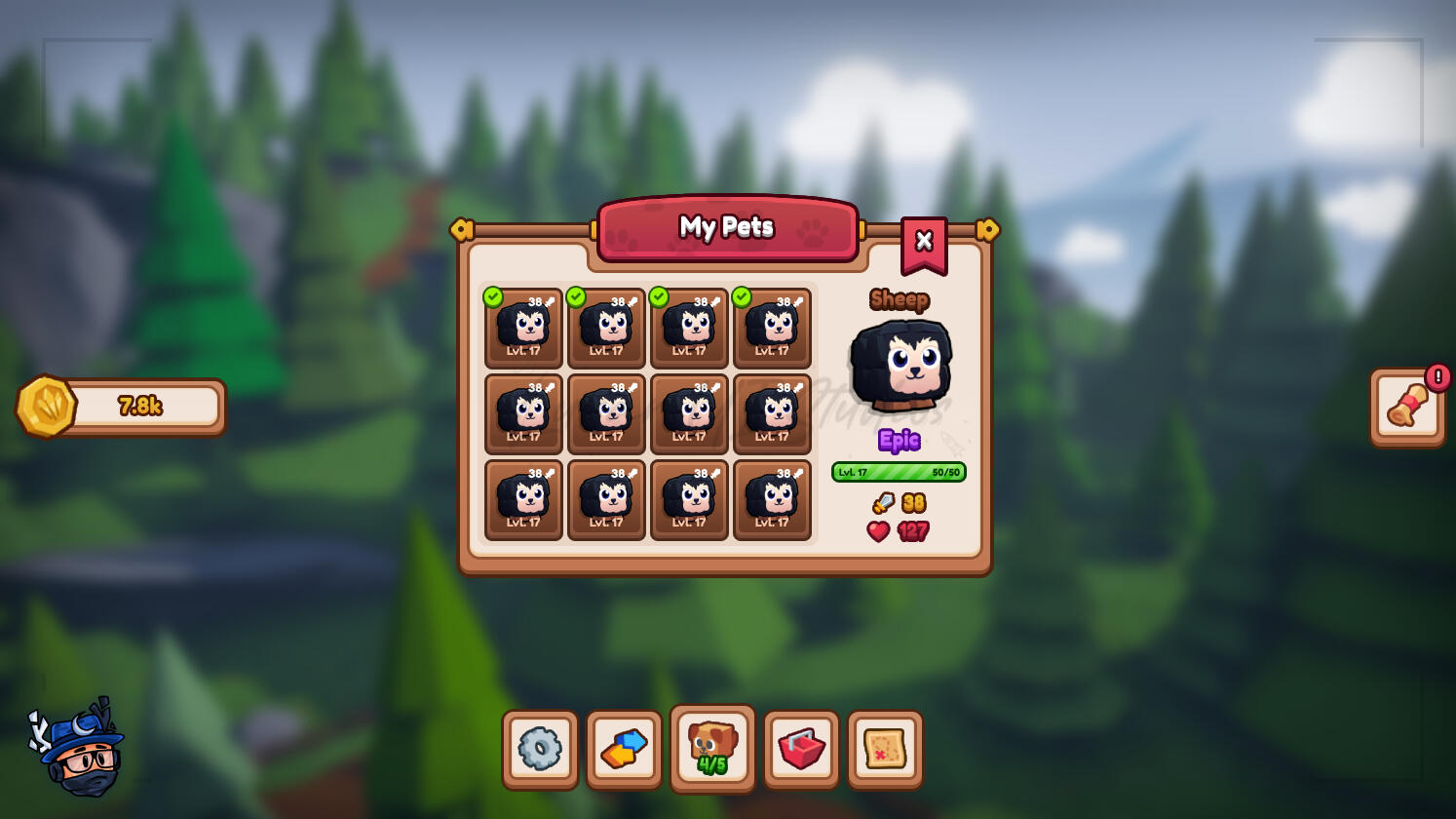Open the scroll icon with notification badge
Image resolution: width=1456 pixels, height=819 pixels.
[1406, 407]
